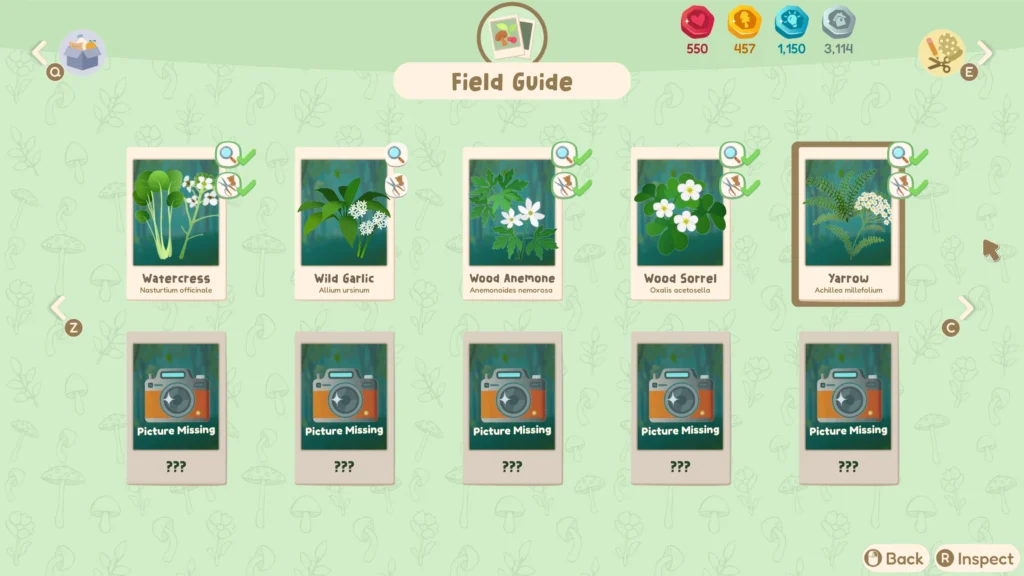Screen dimensions: 1024x576
Task: Switch to the scissors crafting tab
Action: 942,52
